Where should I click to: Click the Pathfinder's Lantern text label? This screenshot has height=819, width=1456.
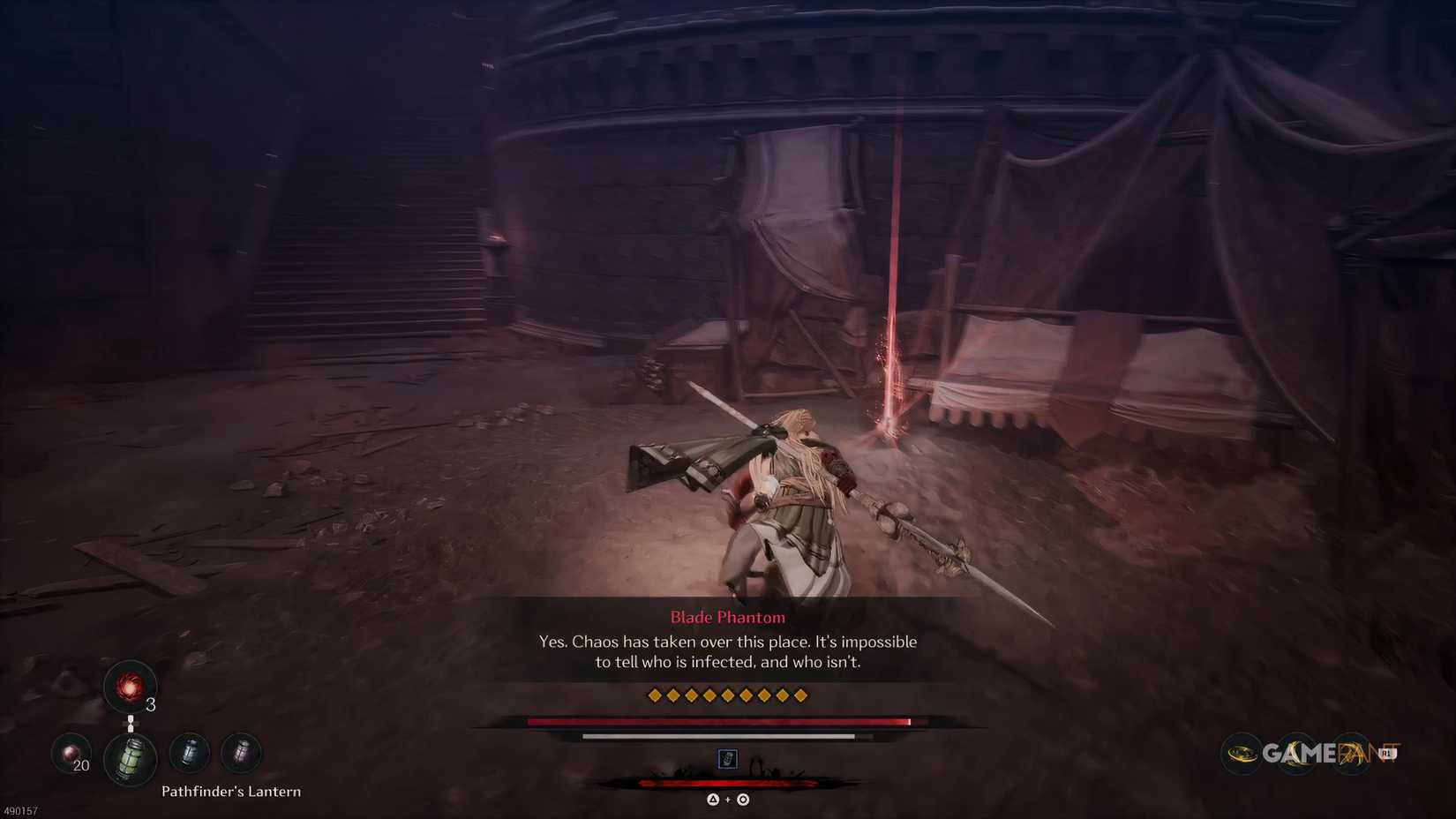coord(232,792)
